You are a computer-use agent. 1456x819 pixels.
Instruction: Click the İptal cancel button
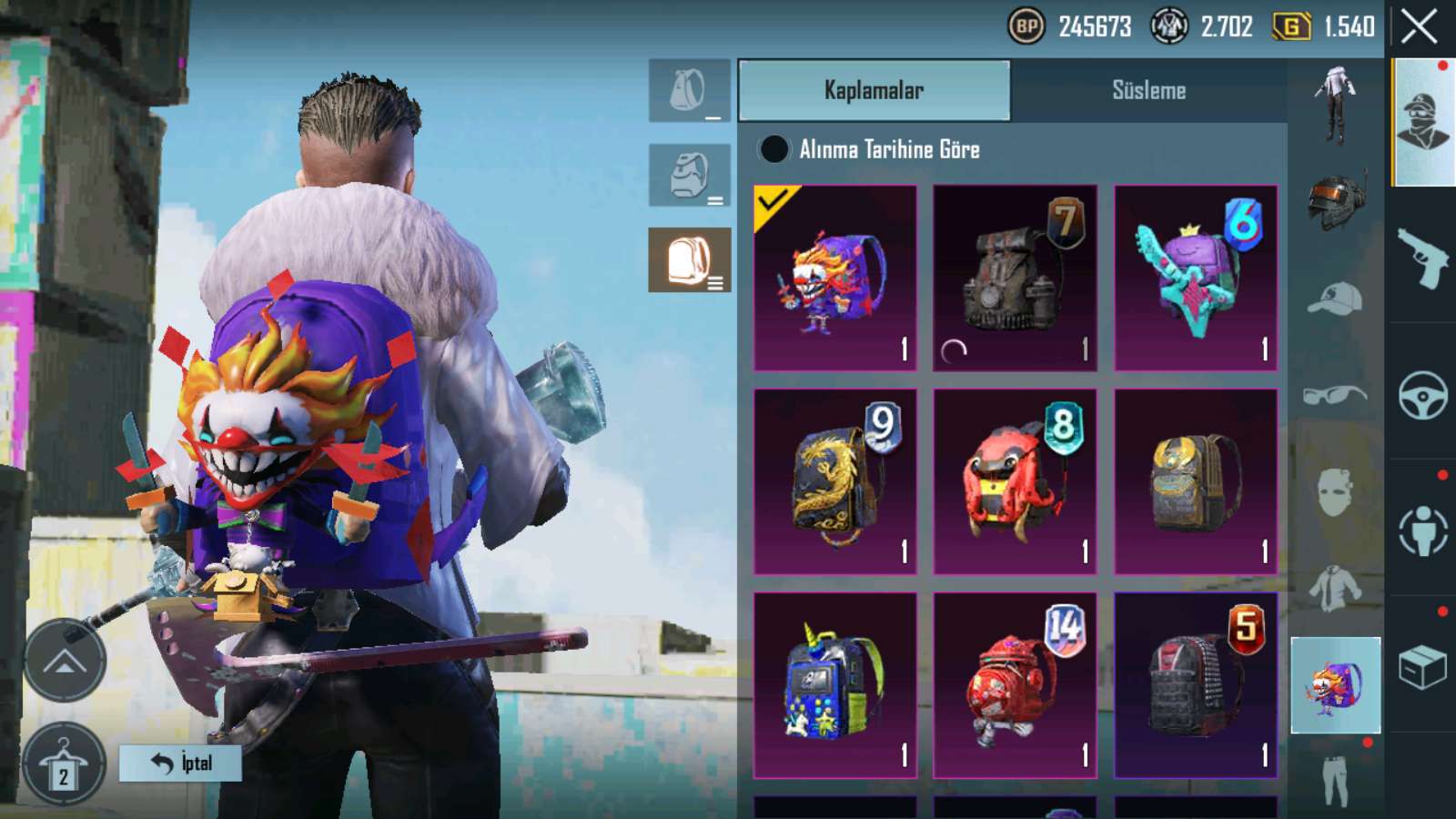180,763
